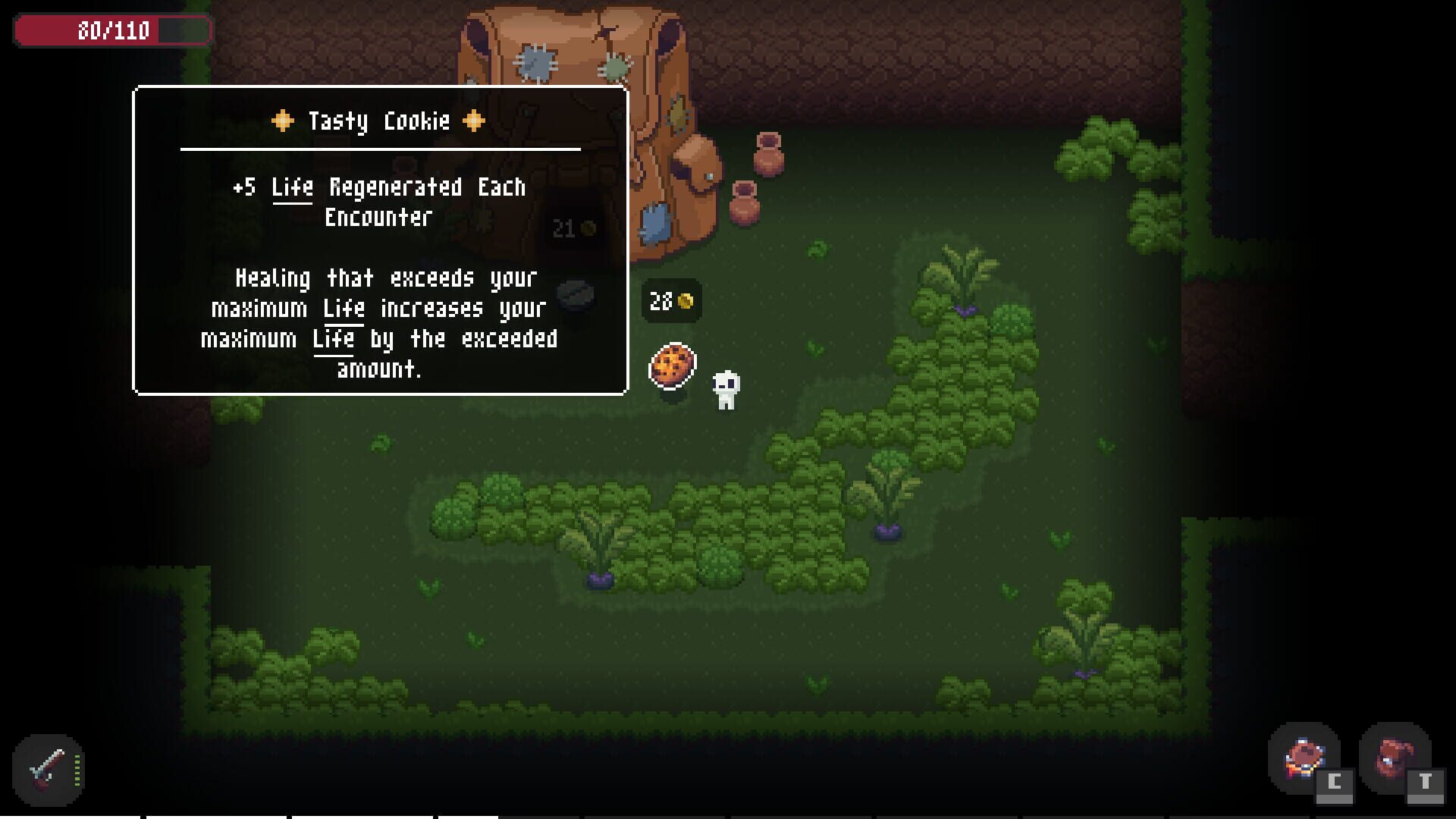Select the shotgun weapon in the bottom-left slot
The height and width of the screenshot is (819, 1456).
[x=42, y=766]
